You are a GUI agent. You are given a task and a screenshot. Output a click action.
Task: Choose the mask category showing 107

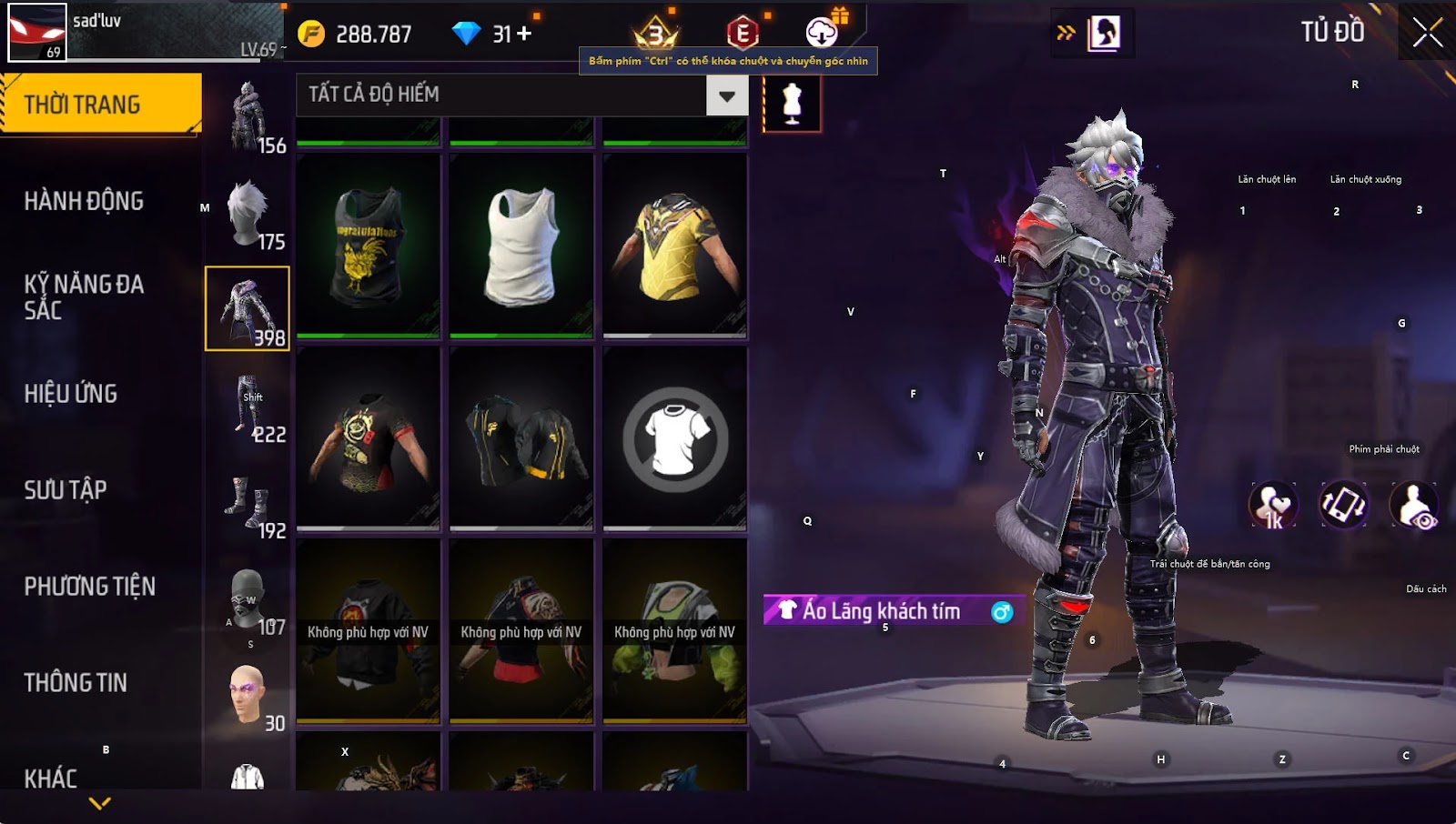point(248,601)
